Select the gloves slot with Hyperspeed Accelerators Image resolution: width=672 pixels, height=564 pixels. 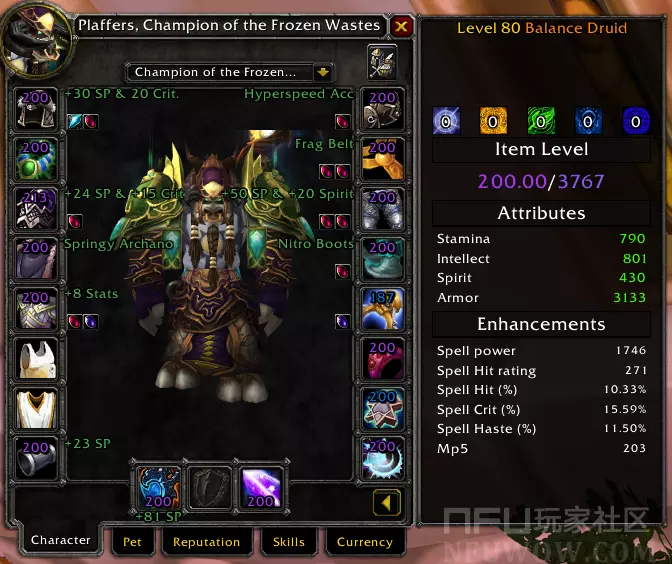tap(382, 108)
